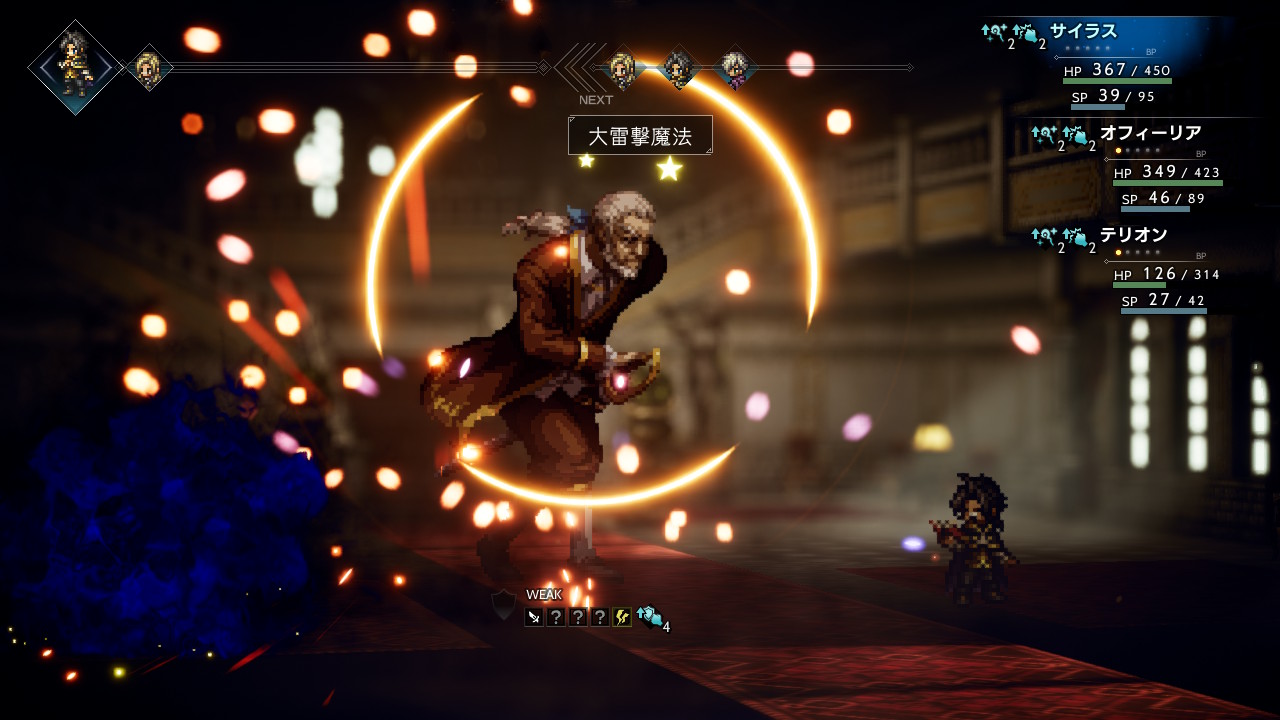This screenshot has width=1280, height=720.
Task: Click the white-haired portrait in the turn order
Action: (736, 68)
